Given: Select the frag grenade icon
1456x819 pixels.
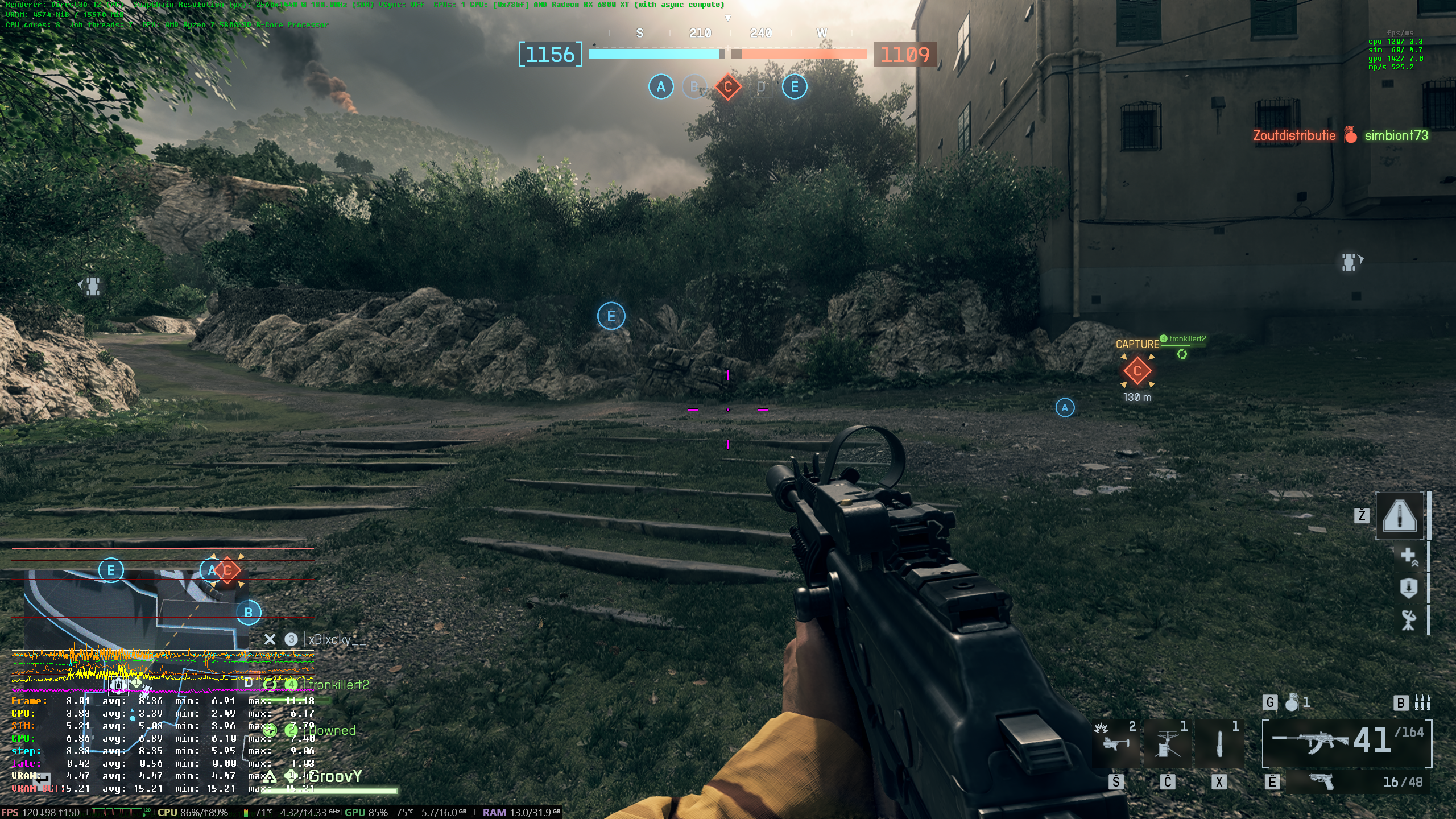Looking at the screenshot, I should (1292, 703).
